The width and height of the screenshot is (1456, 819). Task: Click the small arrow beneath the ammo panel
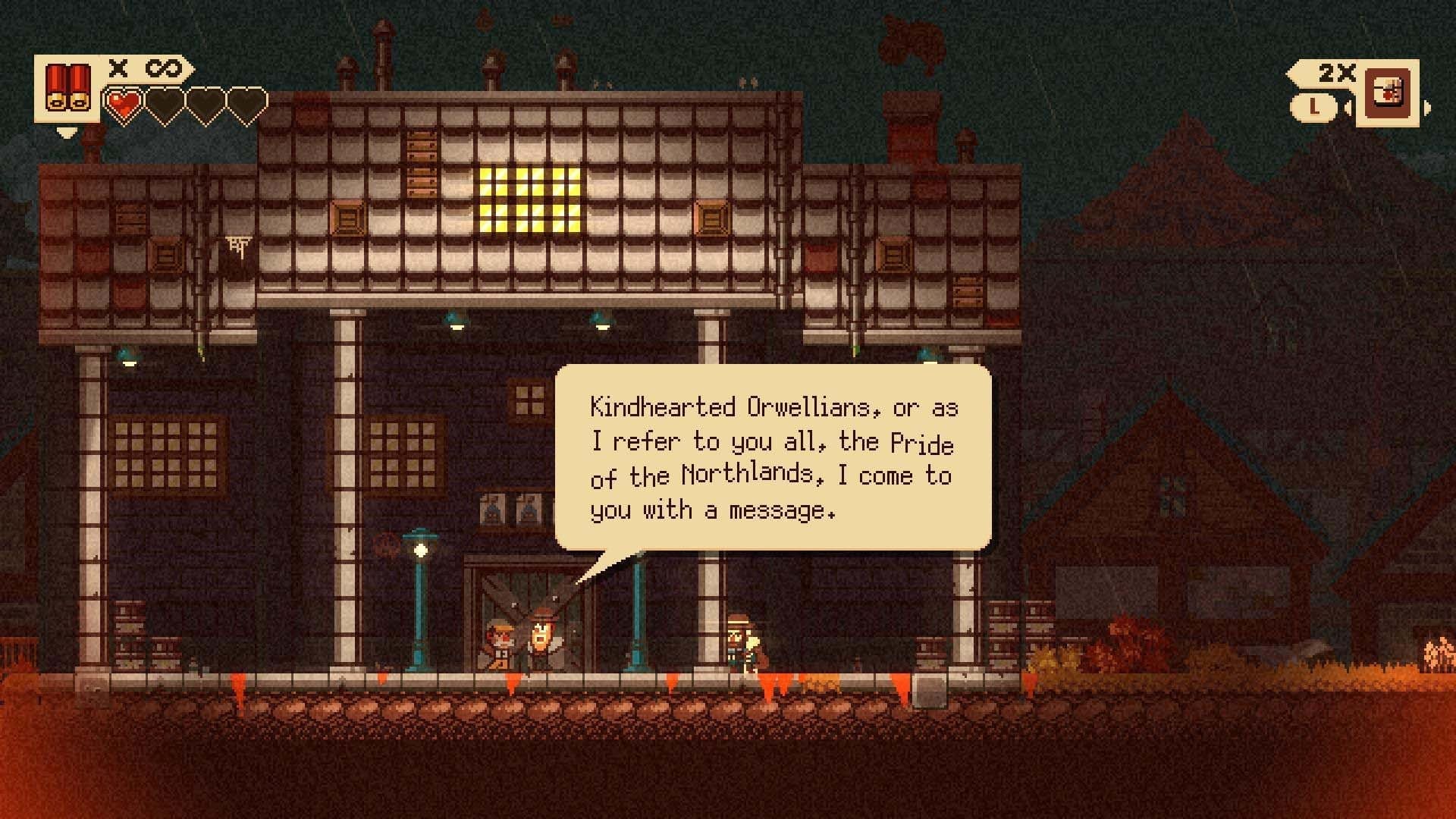(67, 131)
